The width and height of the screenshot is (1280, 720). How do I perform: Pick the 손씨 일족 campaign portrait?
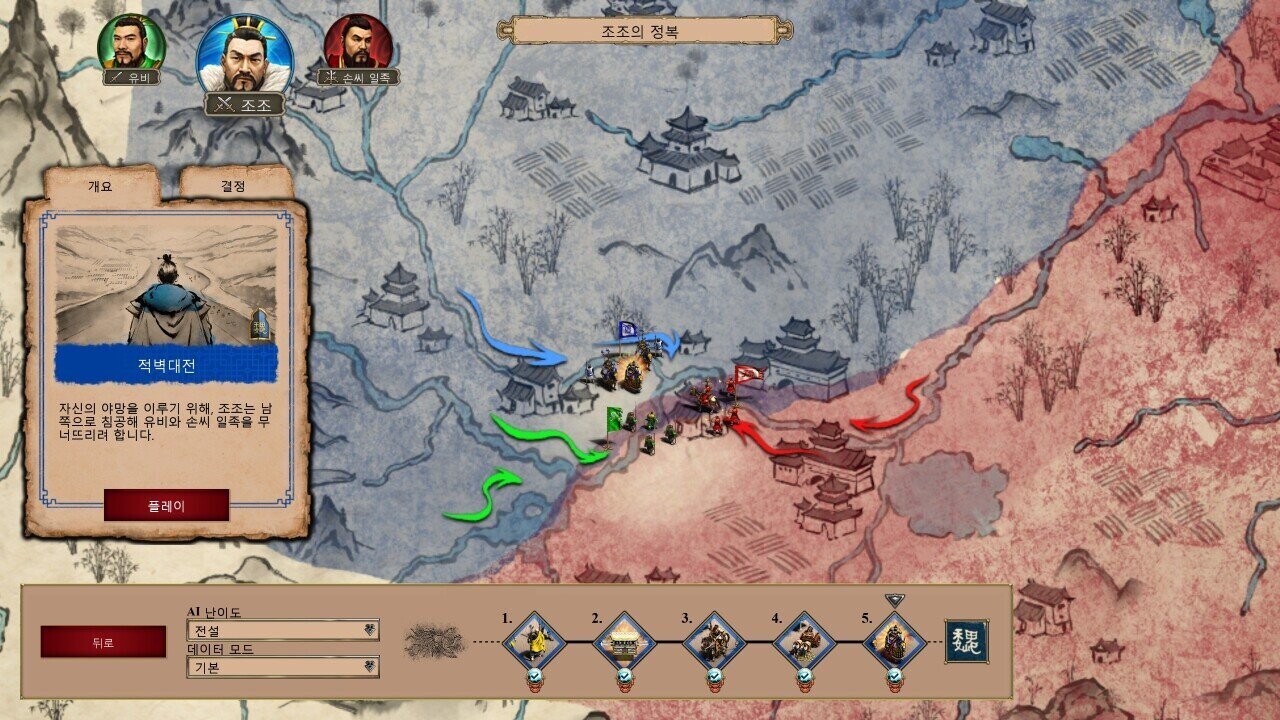[358, 45]
